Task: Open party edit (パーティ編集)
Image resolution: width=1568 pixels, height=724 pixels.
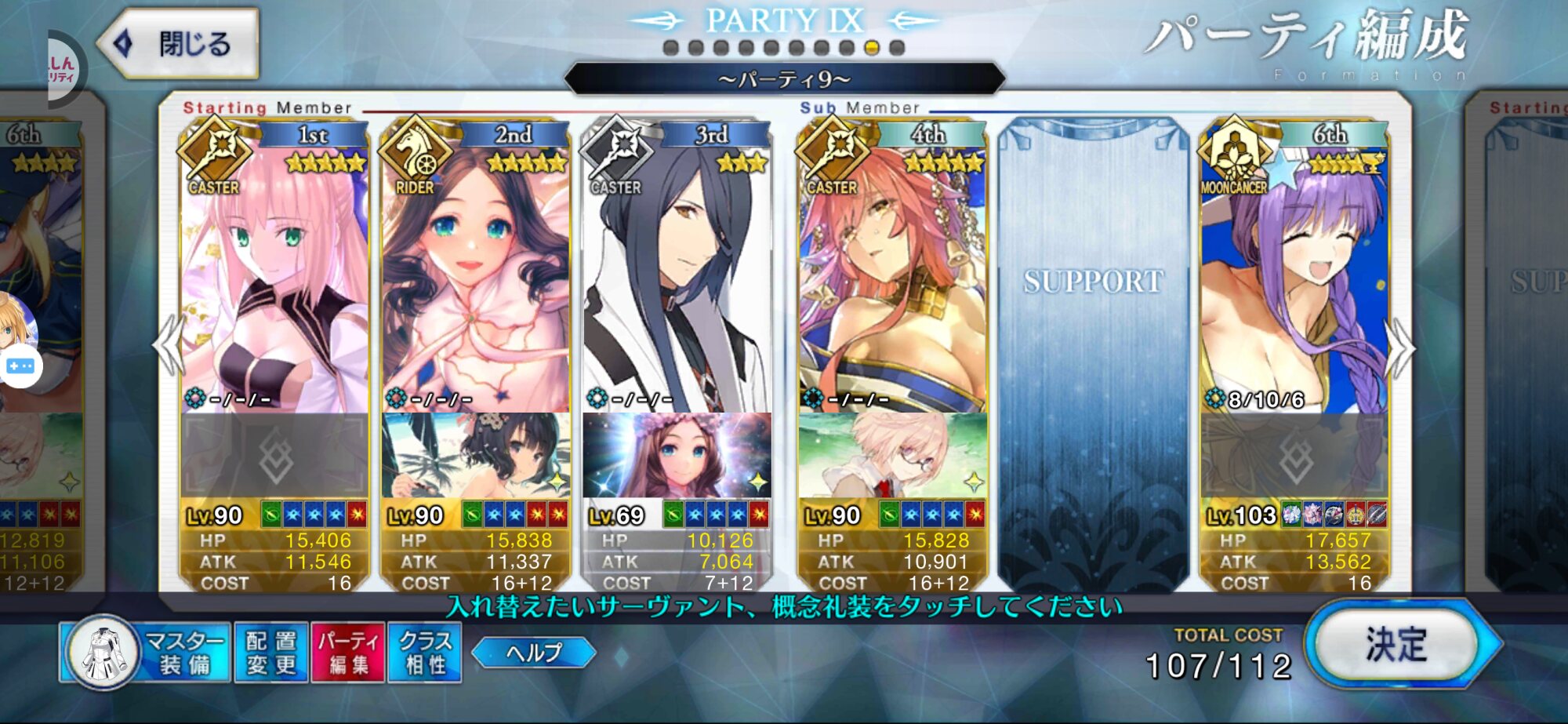Action: 348,653
